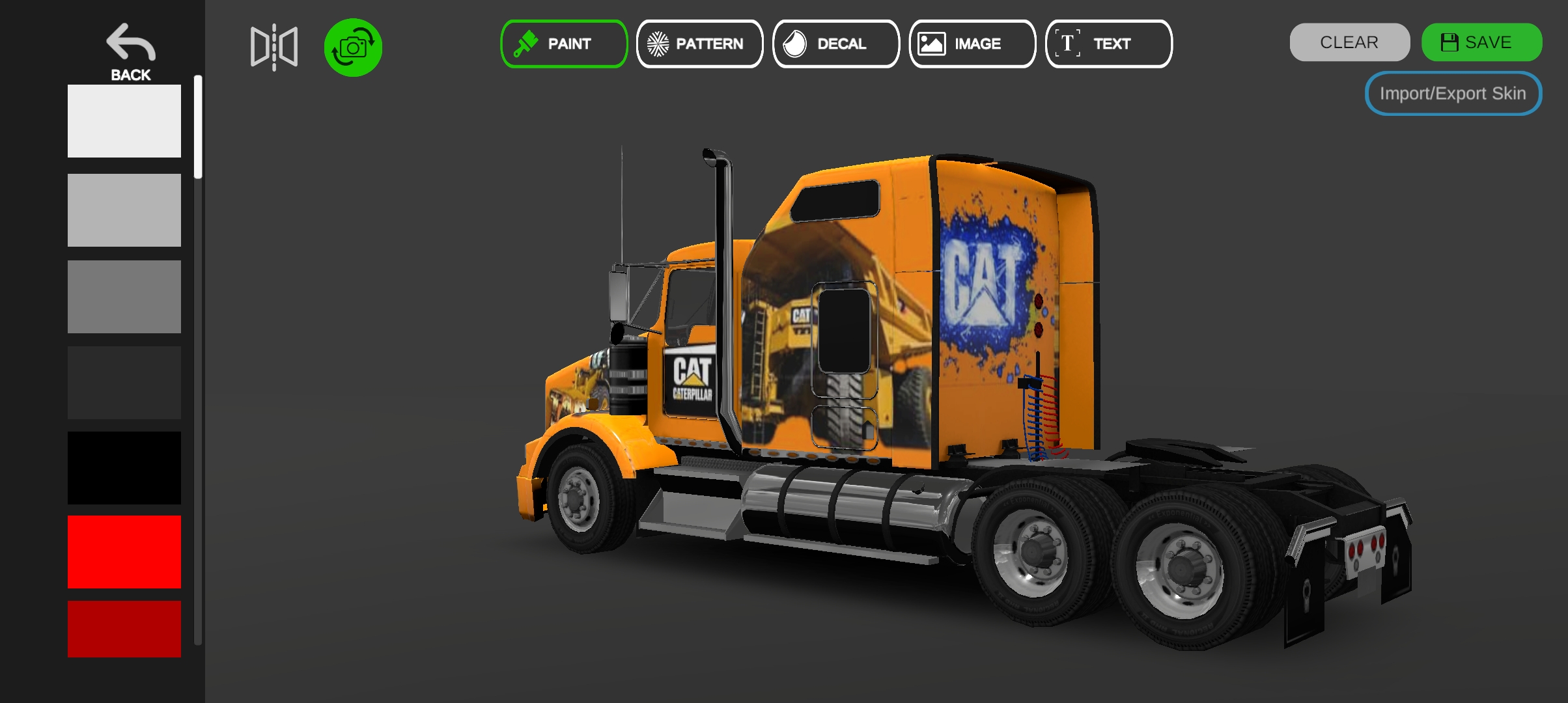The width and height of the screenshot is (1568, 703).
Task: Select the black color swatch
Action: click(124, 467)
